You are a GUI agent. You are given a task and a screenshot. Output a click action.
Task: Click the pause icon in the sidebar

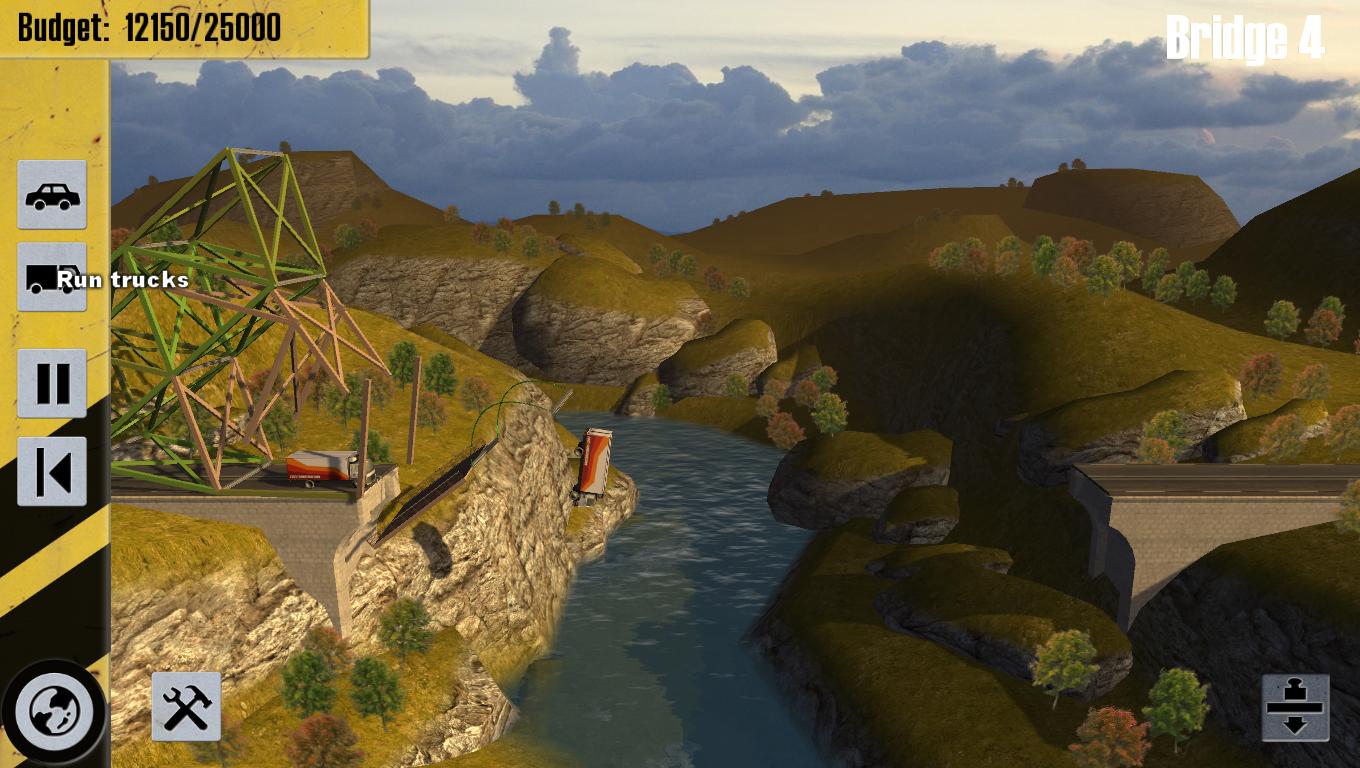click(x=51, y=383)
